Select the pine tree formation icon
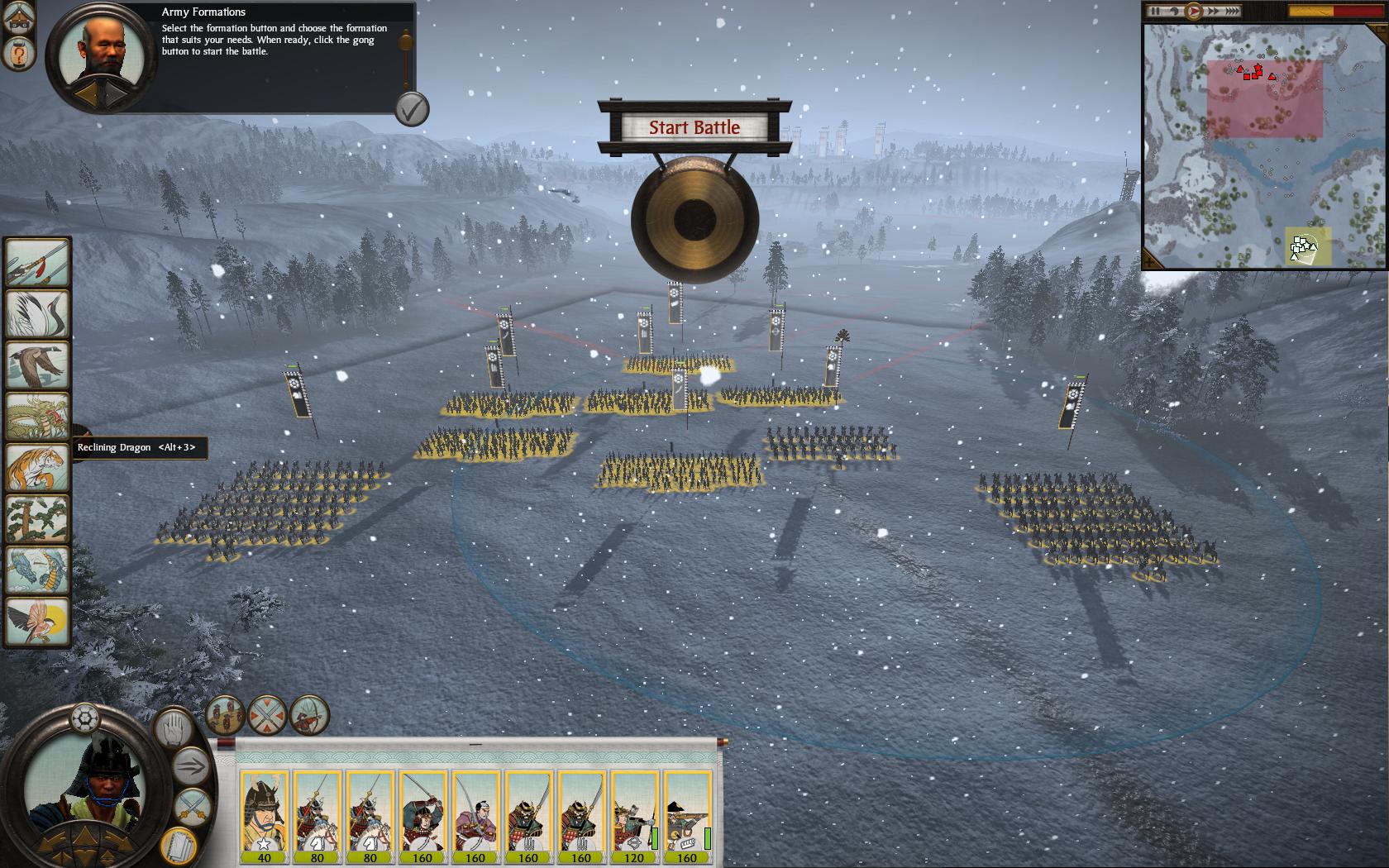This screenshot has width=1389, height=868. 37,518
